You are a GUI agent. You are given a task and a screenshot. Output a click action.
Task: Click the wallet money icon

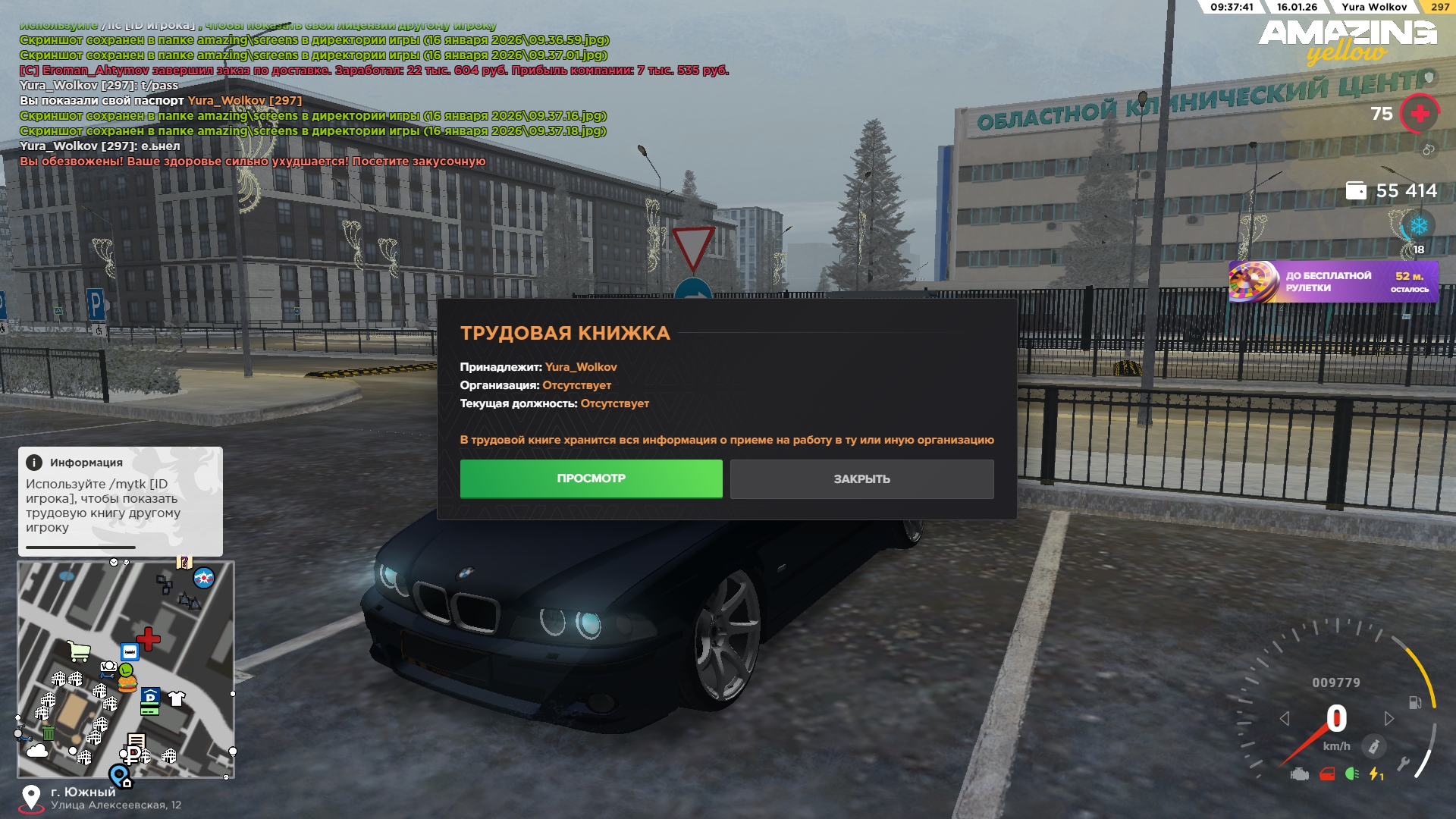tap(1355, 190)
